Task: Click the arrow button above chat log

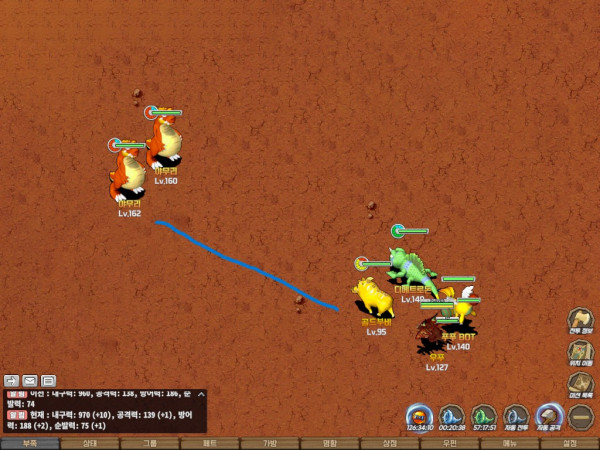Action: 12,380
